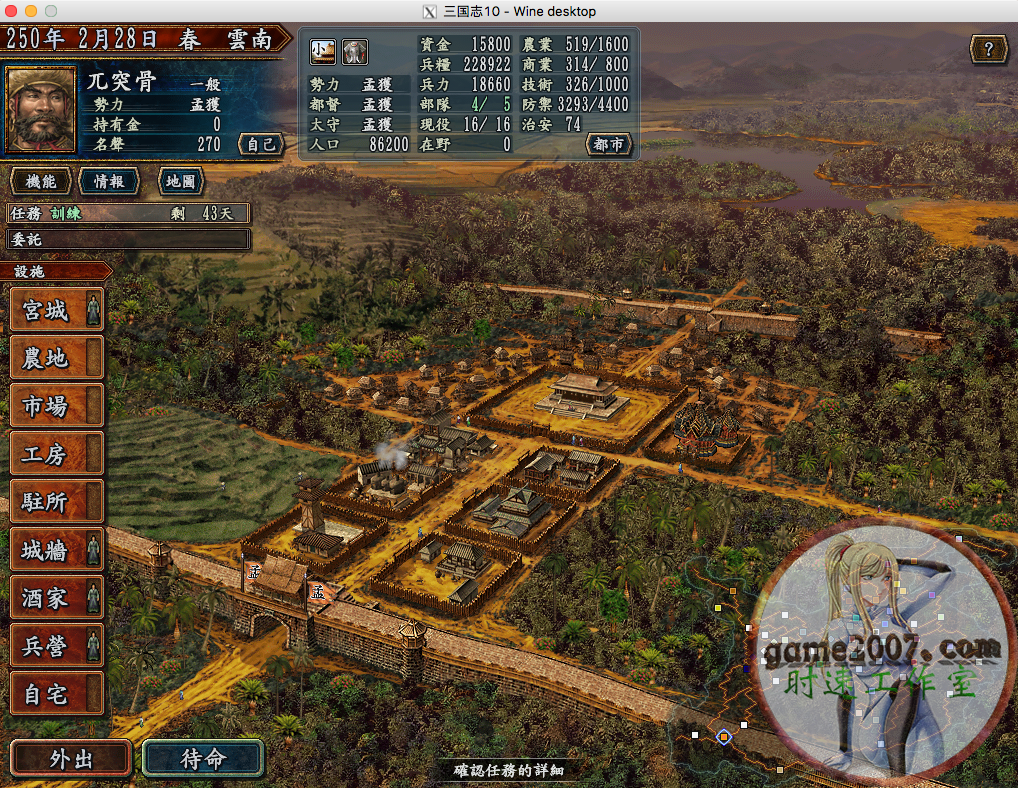The image size is (1018, 788).
Task: Choose the 工房 workshop facility
Action: click(x=57, y=453)
